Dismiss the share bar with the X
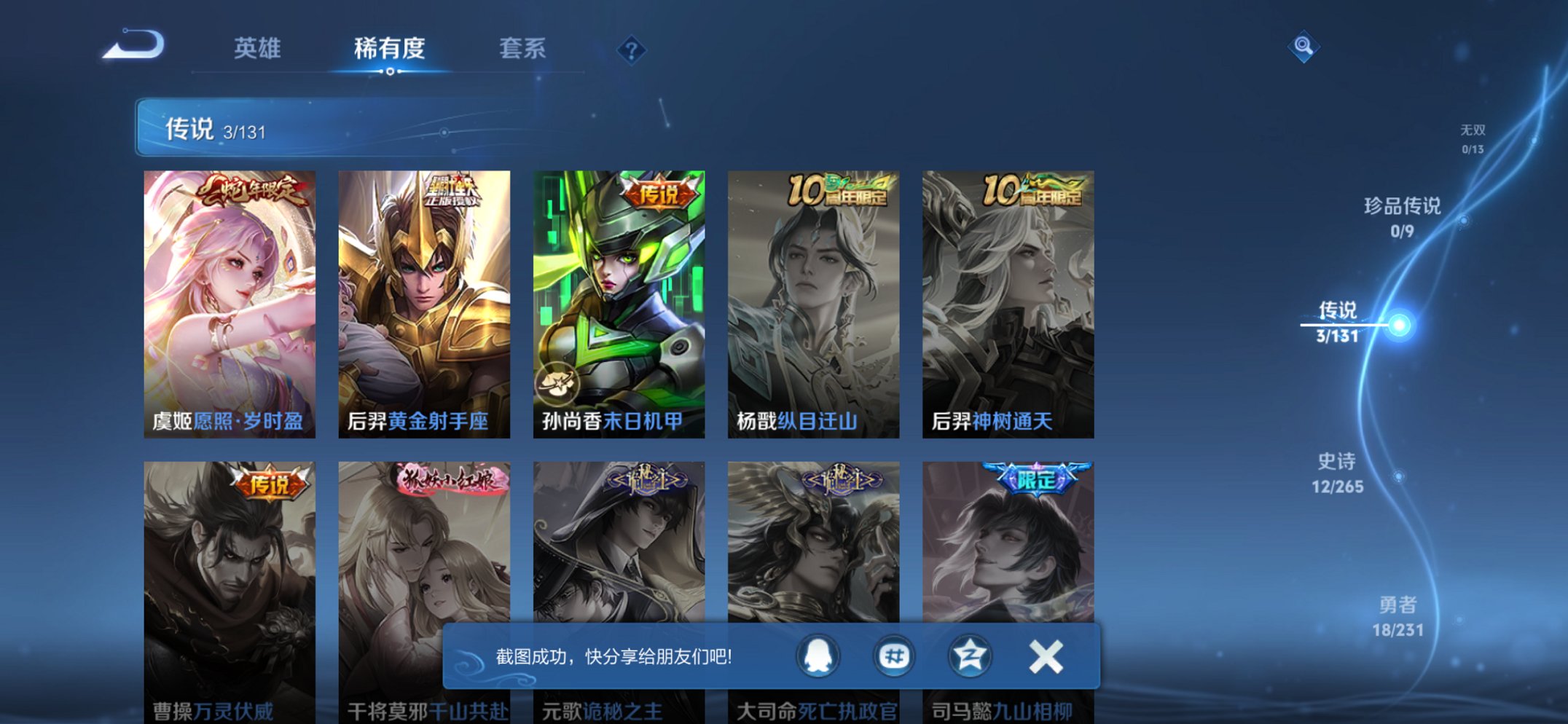 pos(1047,655)
